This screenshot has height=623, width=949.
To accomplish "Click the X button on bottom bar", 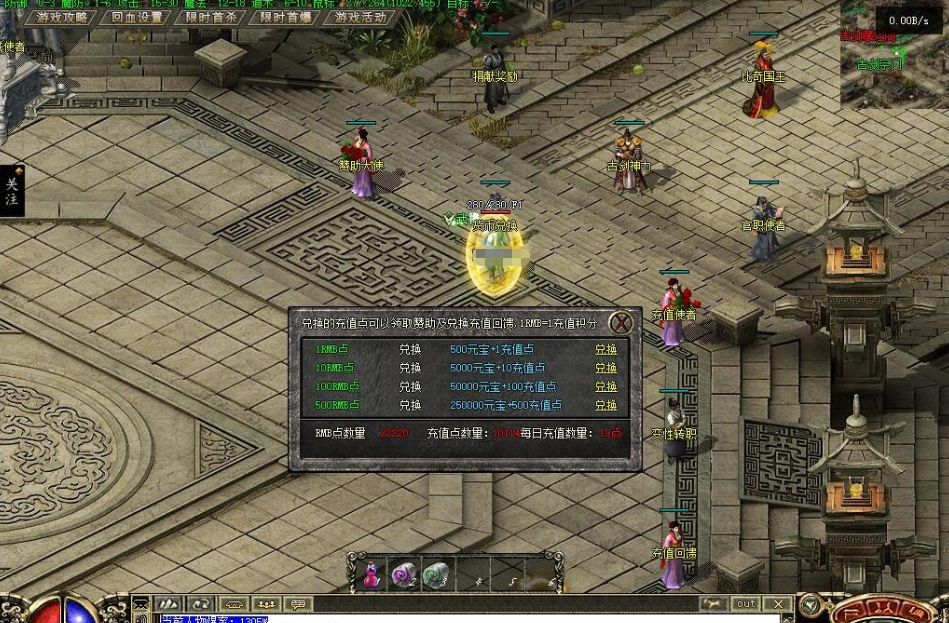I will click(777, 604).
